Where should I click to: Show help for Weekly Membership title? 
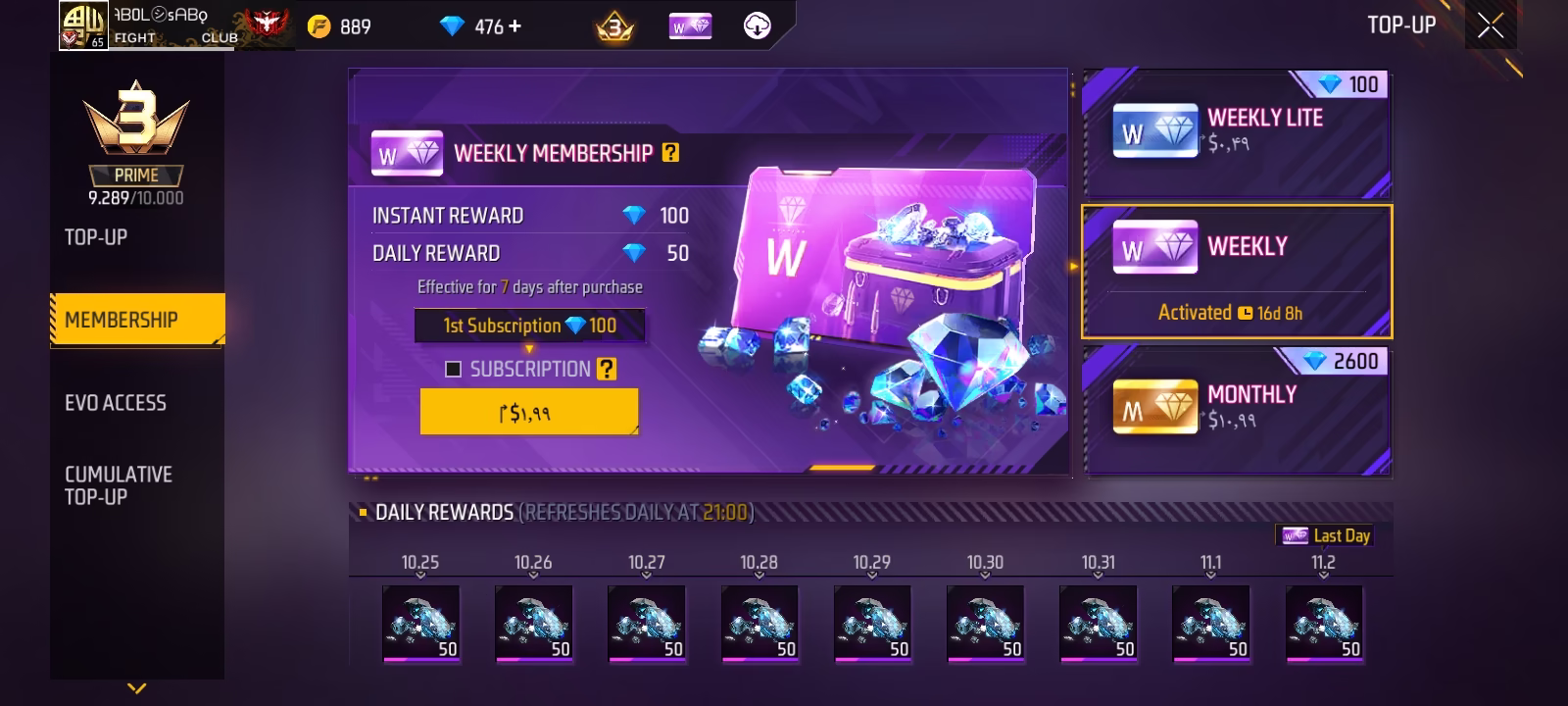click(x=670, y=153)
